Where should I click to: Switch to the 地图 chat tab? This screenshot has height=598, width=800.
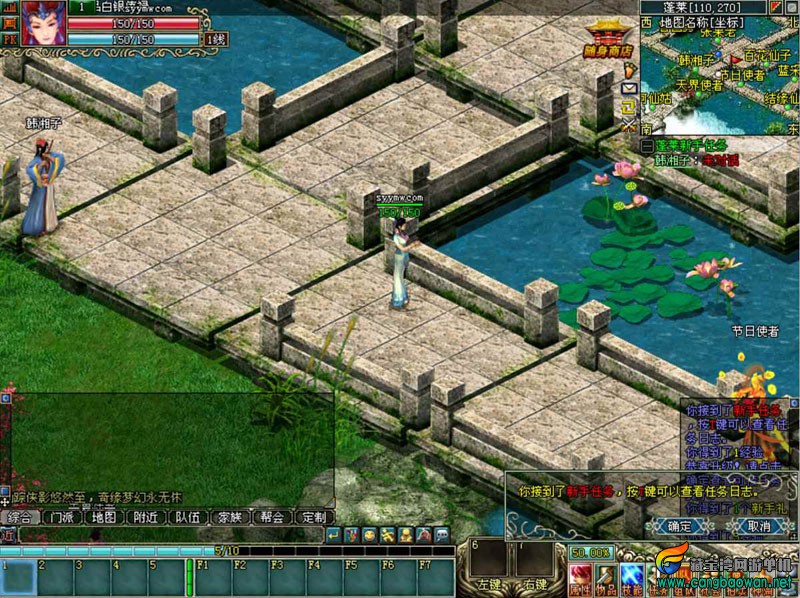[104, 517]
